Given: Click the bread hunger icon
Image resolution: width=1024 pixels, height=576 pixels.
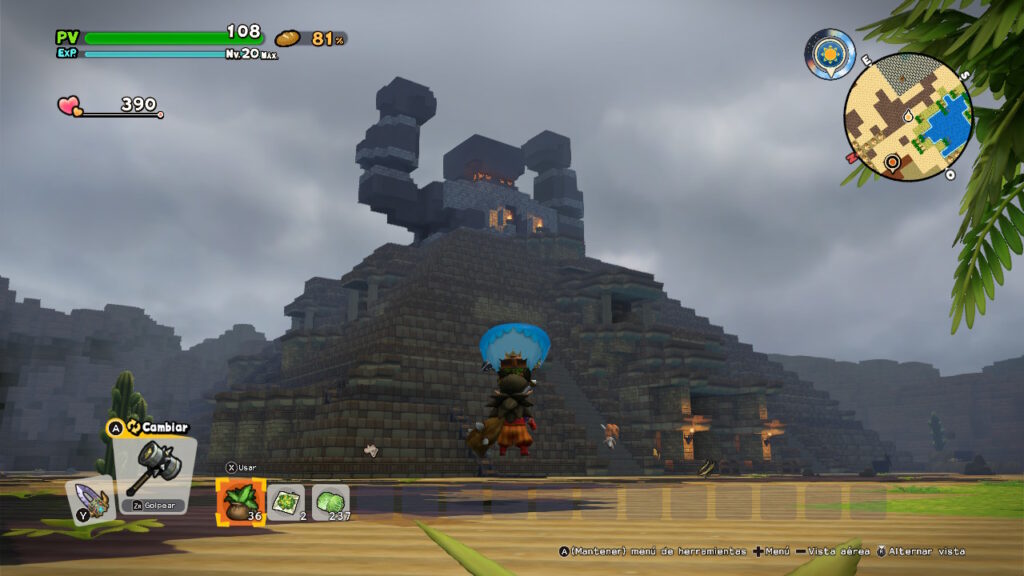Looking at the screenshot, I should point(288,38).
